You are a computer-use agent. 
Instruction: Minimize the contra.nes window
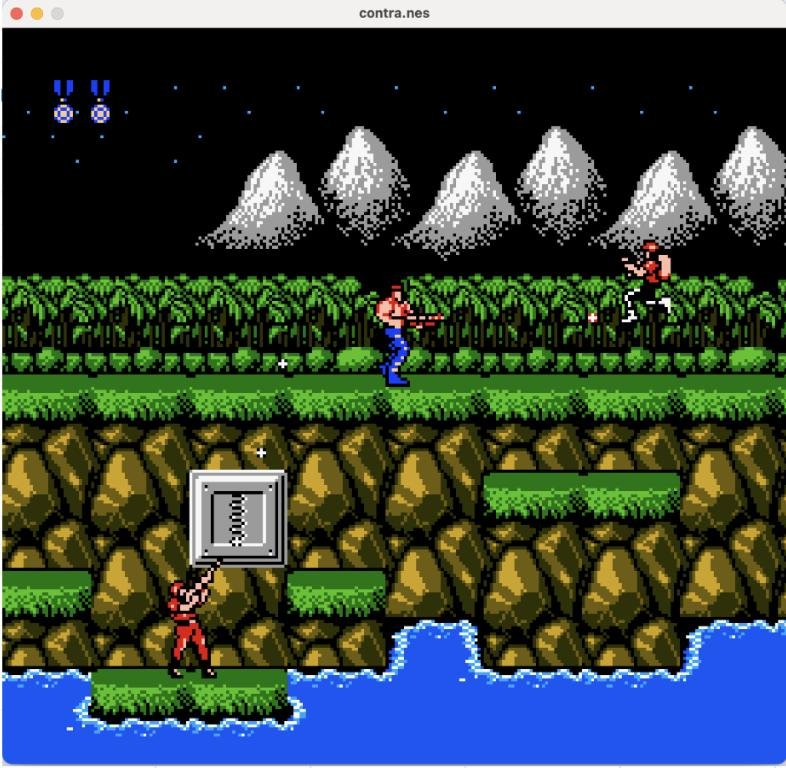coord(38,14)
